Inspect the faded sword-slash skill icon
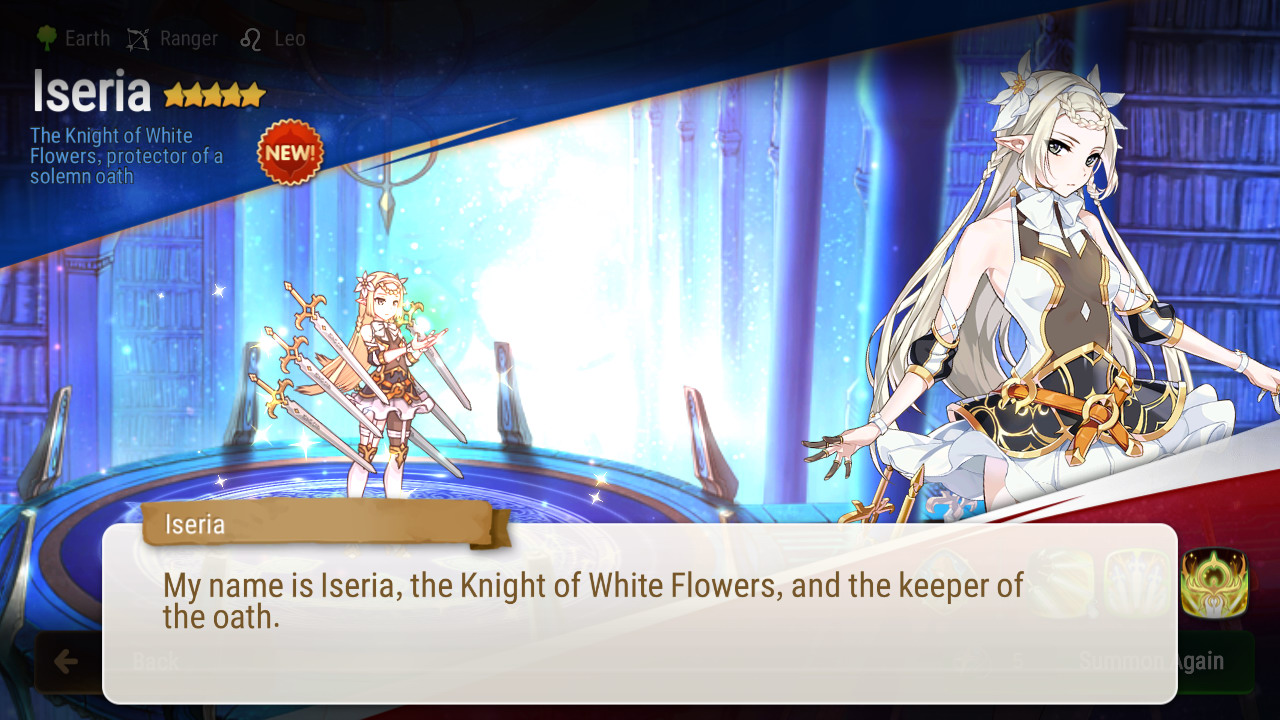 coord(1062,583)
